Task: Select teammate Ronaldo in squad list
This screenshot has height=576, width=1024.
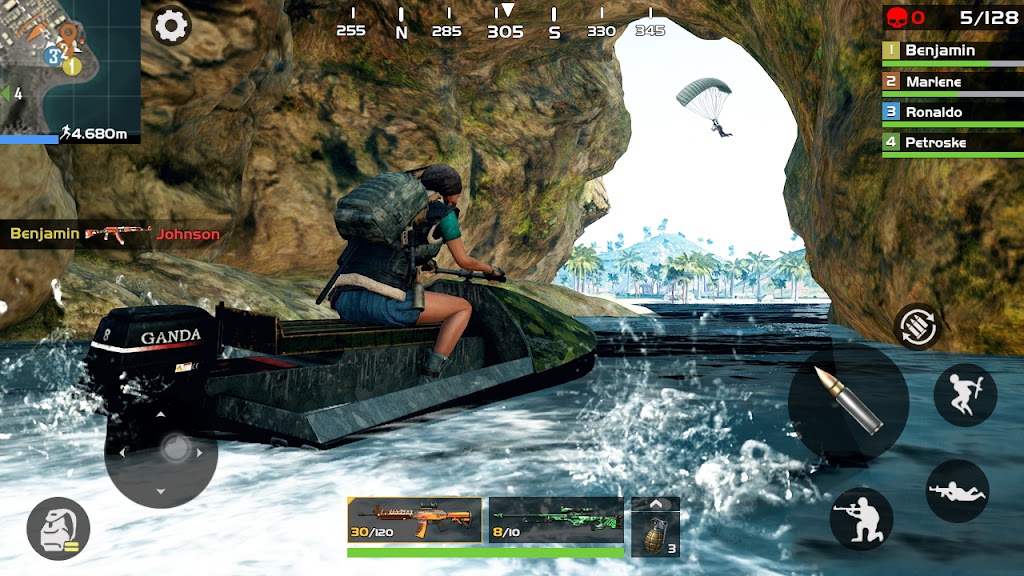Action: [x=952, y=112]
